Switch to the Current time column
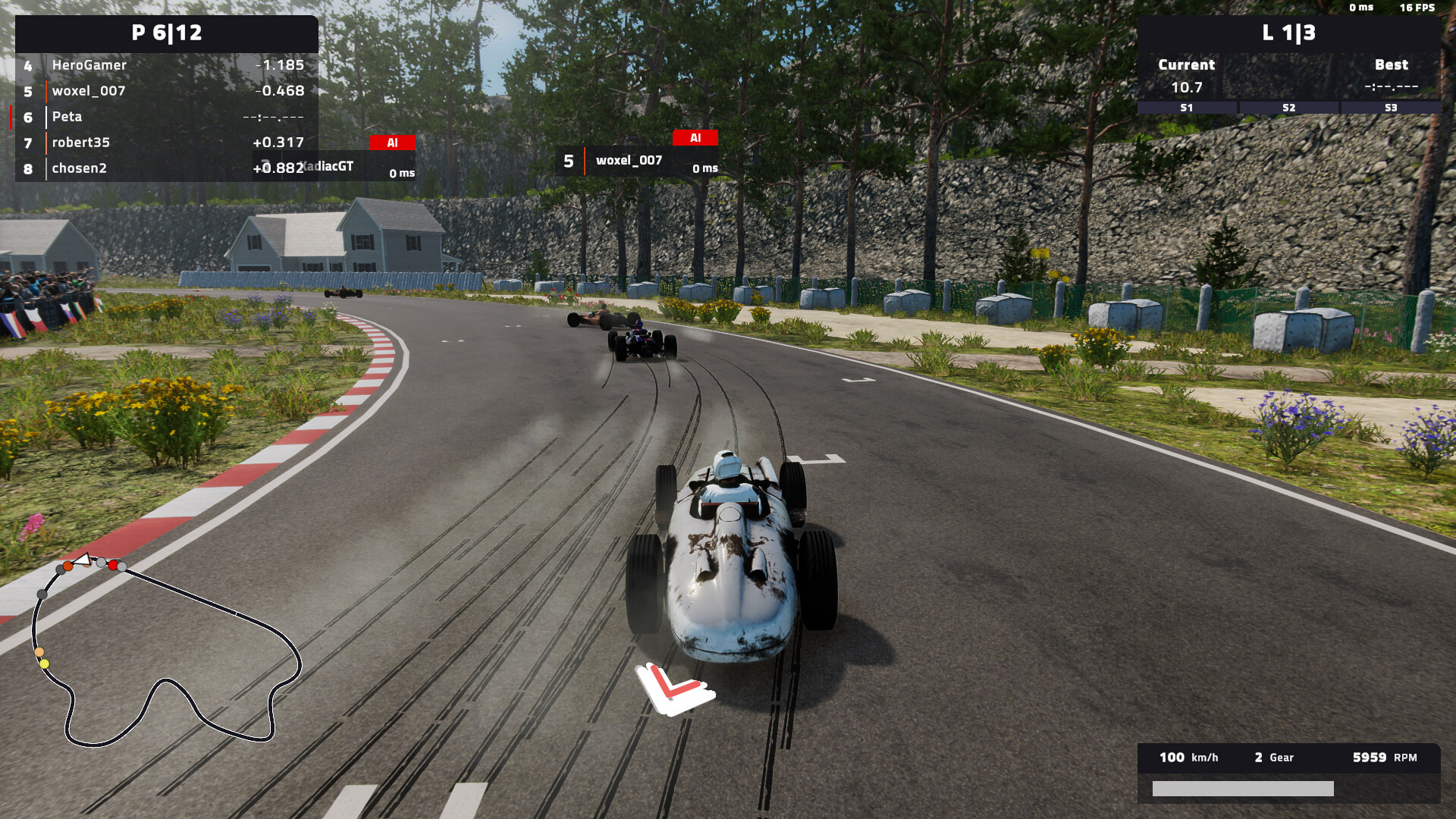This screenshot has height=819, width=1456. pos(1185,64)
